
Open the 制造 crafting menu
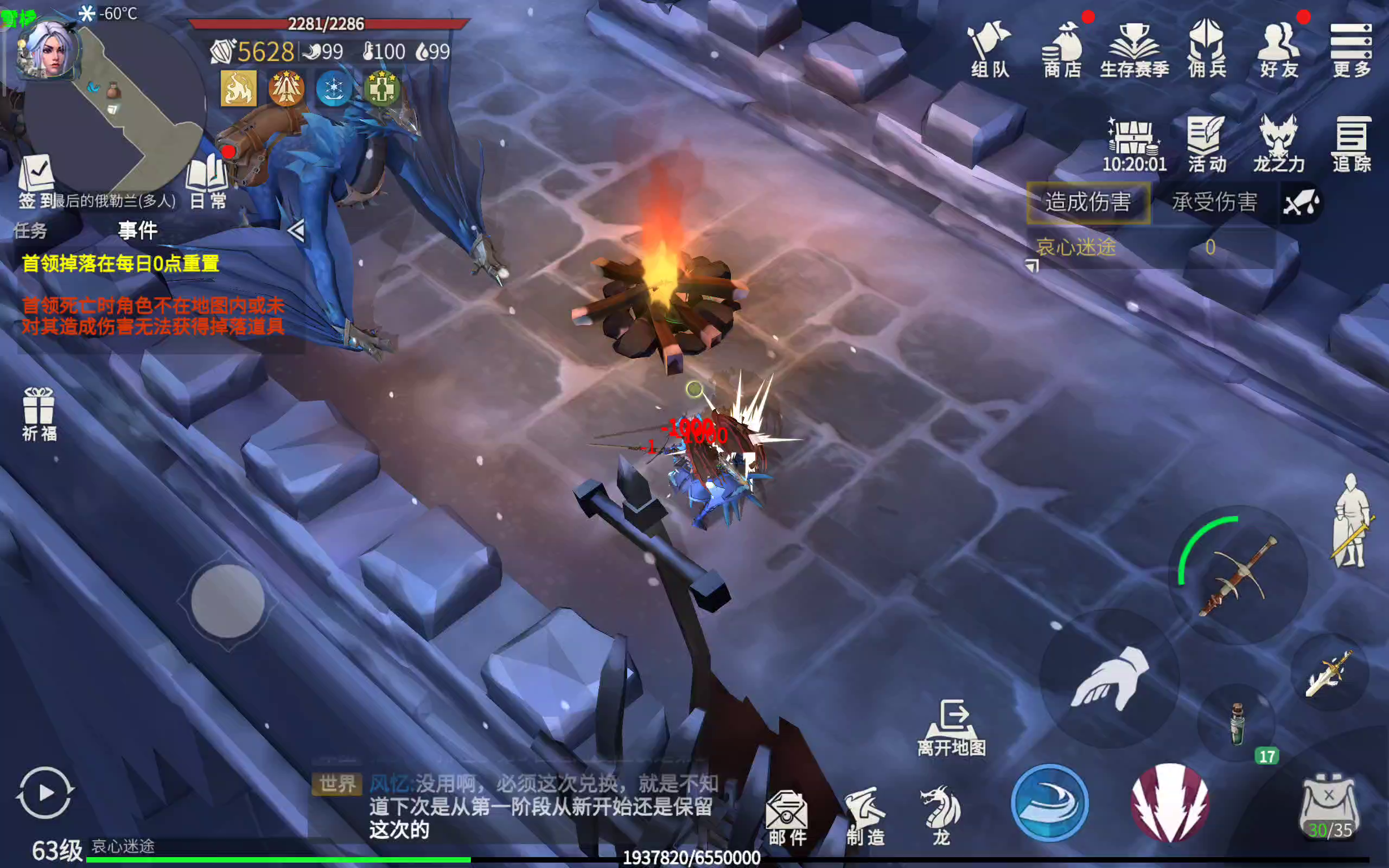coord(865,818)
